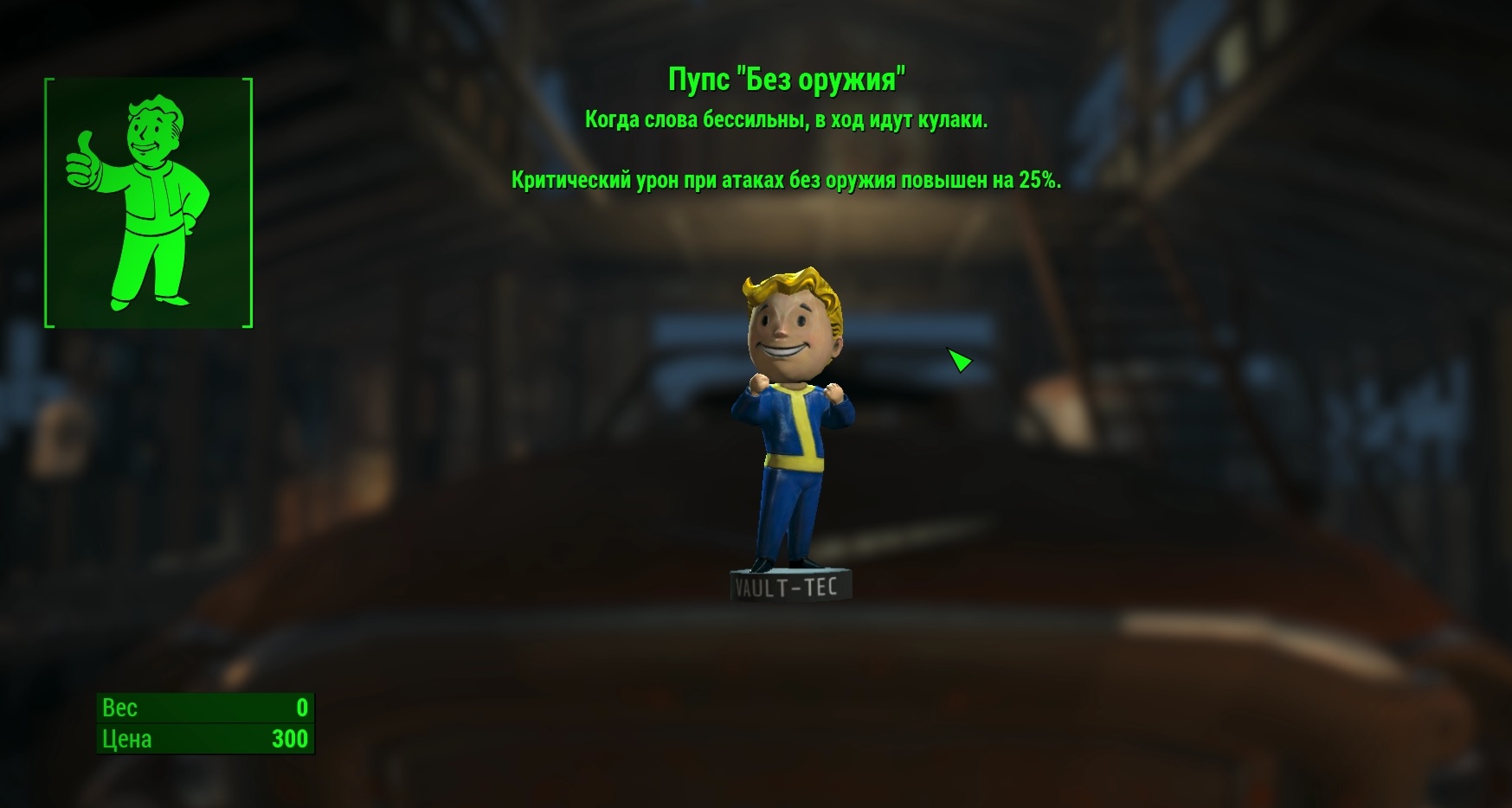Click the flavor text about кулаки

point(786,119)
